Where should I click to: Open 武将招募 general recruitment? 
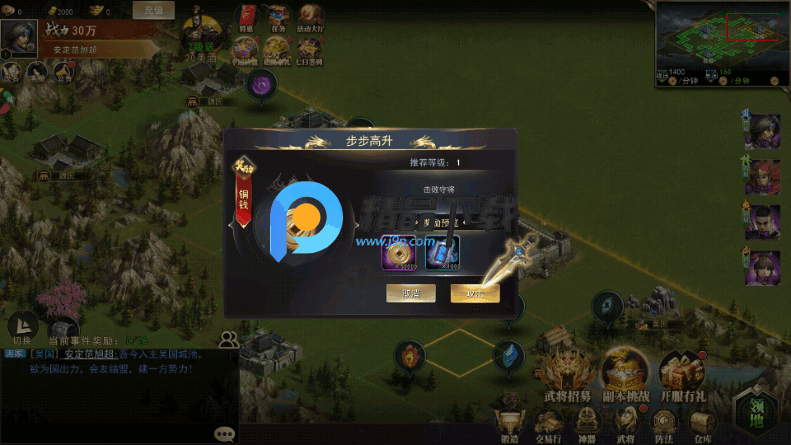[x=567, y=370]
